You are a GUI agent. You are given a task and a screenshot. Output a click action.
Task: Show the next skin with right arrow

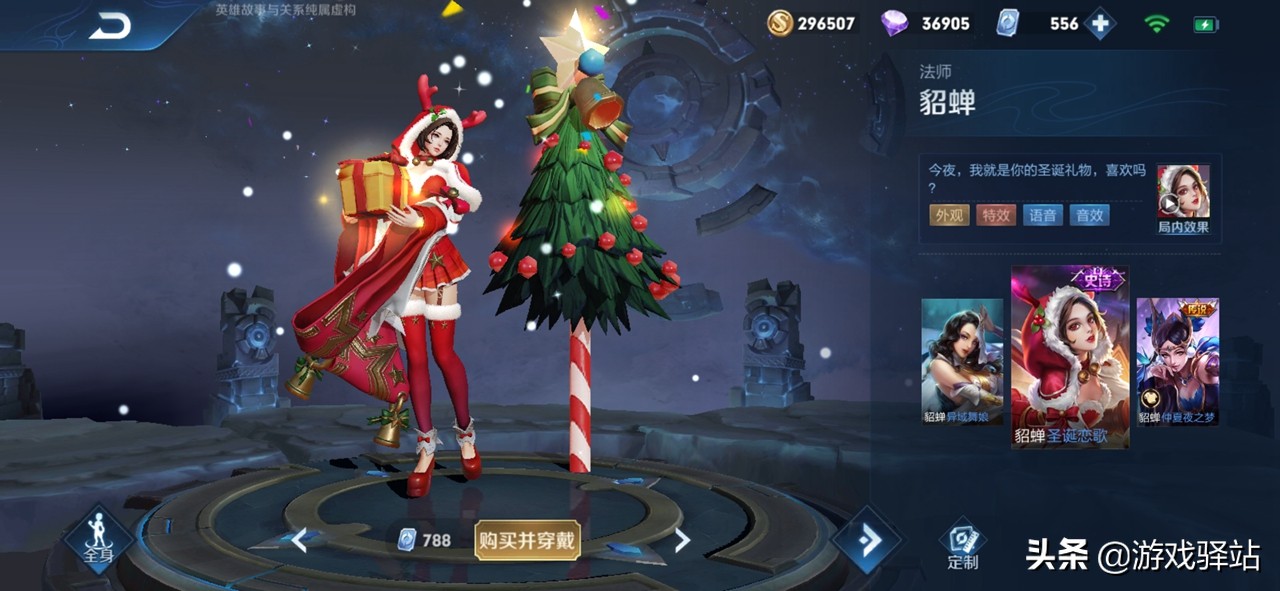(682, 541)
